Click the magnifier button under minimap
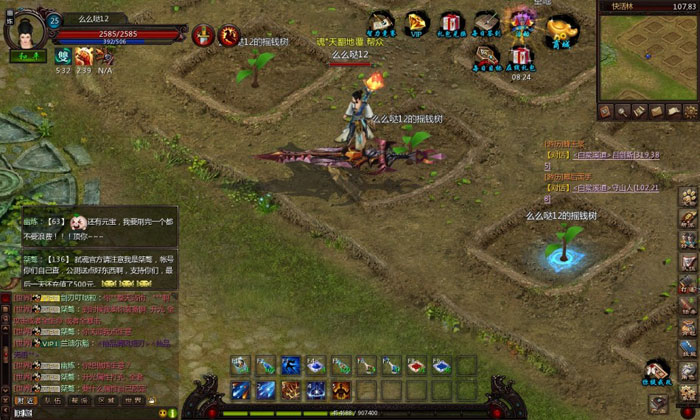 [x=622, y=111]
